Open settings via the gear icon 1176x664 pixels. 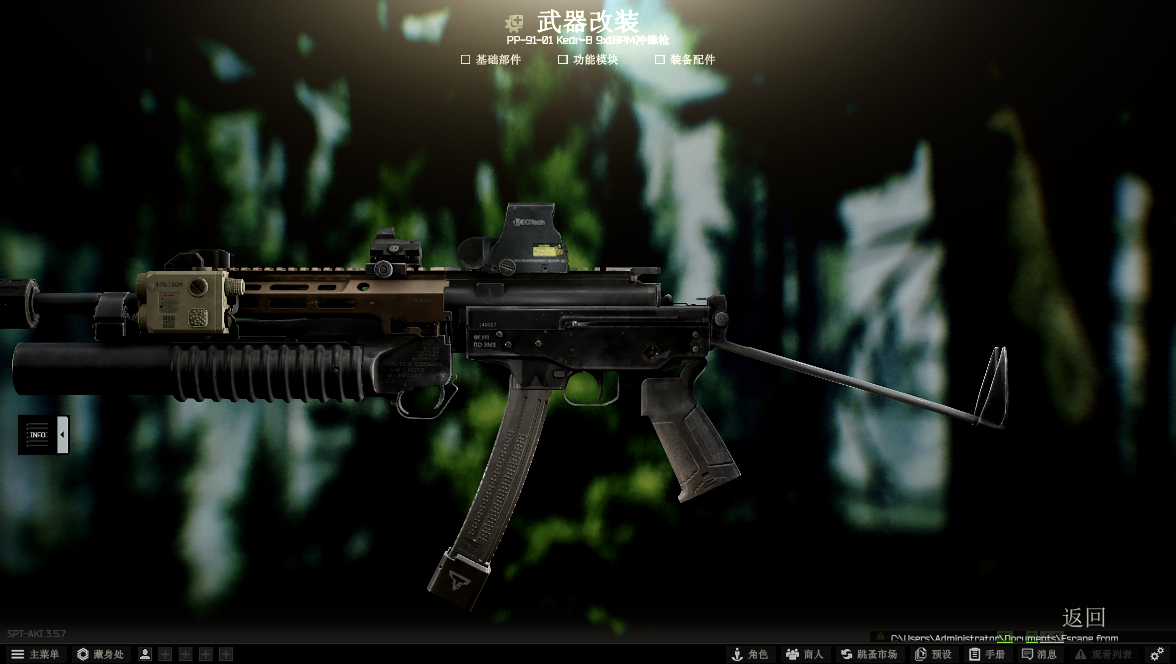point(1157,654)
